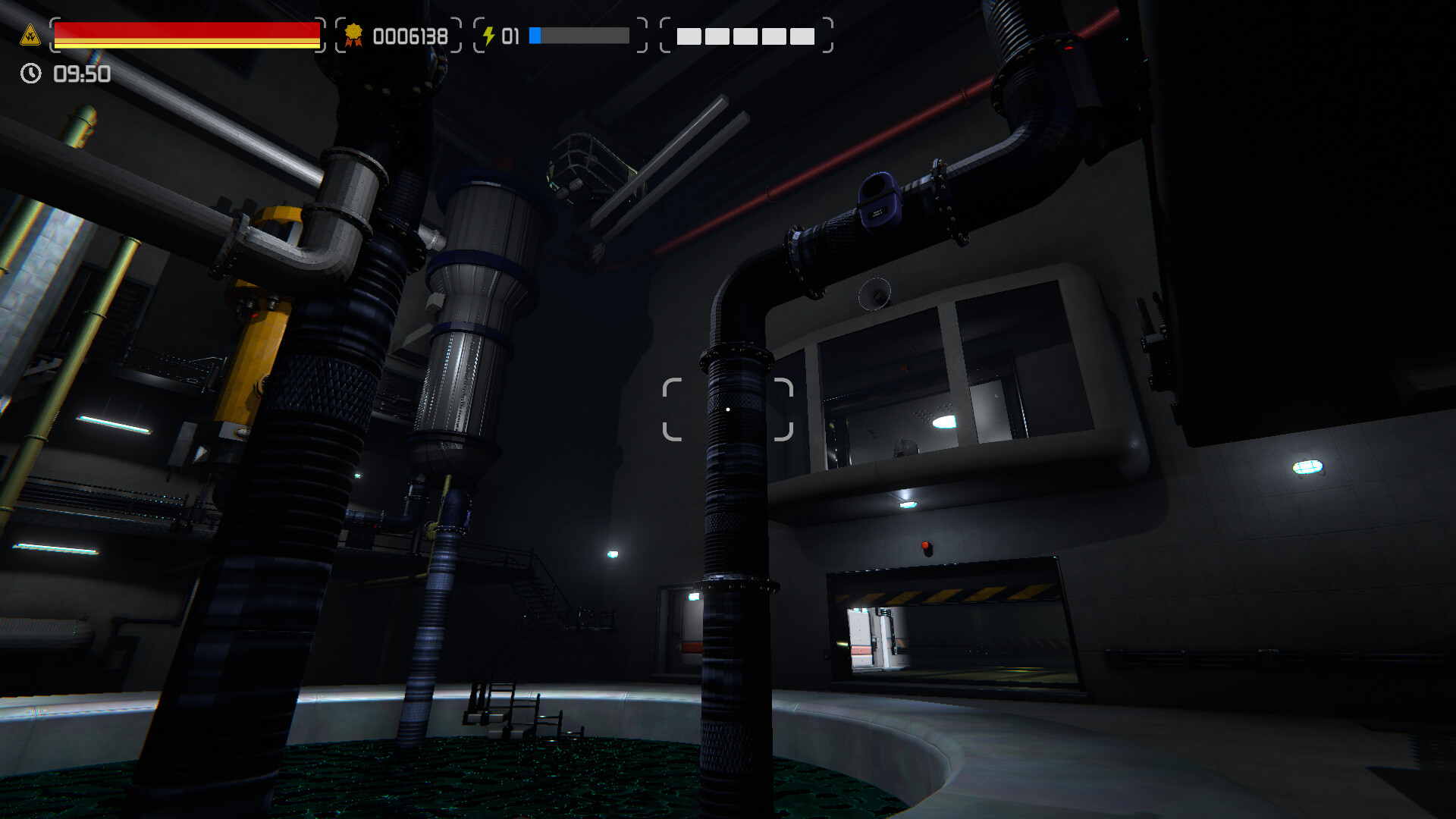This screenshot has width=1456, height=819.
Task: Click the medal icon beside the score
Action: click(353, 34)
